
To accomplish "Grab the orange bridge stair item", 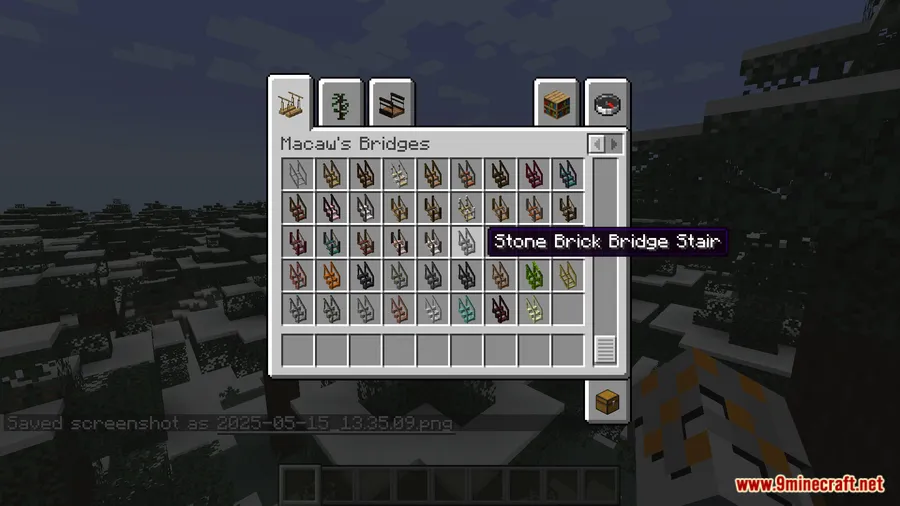I will click(331, 275).
